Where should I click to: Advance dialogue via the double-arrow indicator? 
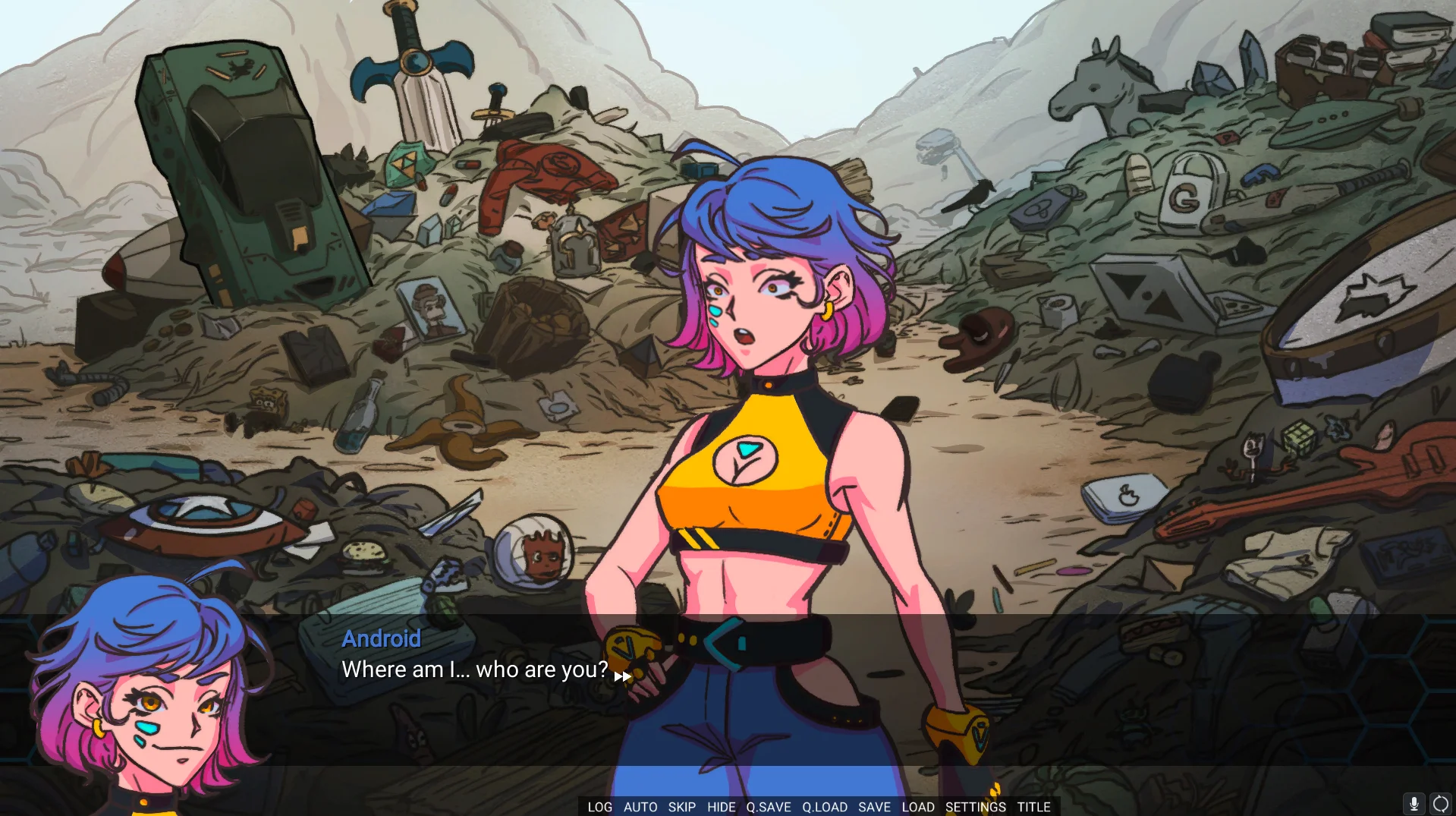pos(622,676)
